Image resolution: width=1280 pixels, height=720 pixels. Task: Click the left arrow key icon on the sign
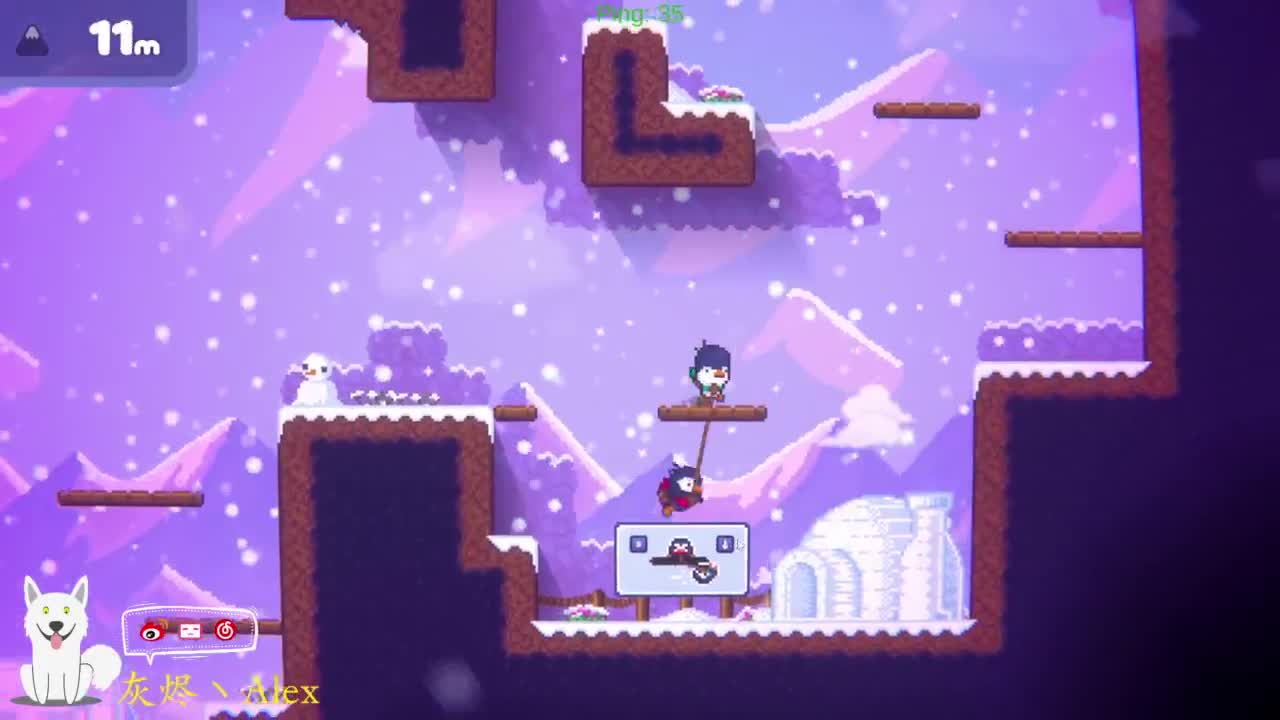tap(638, 544)
